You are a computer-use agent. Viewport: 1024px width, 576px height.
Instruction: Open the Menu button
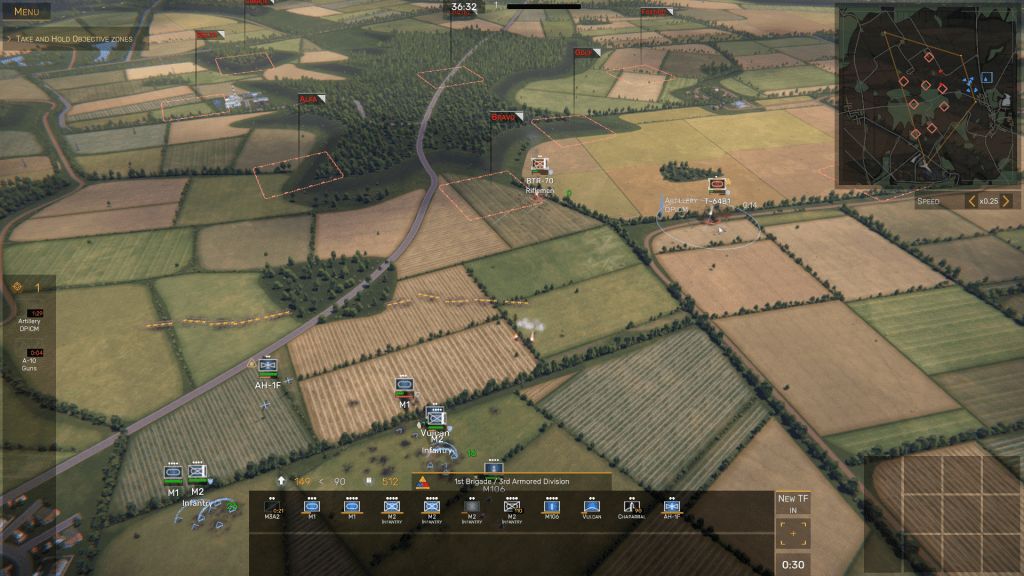pos(27,12)
